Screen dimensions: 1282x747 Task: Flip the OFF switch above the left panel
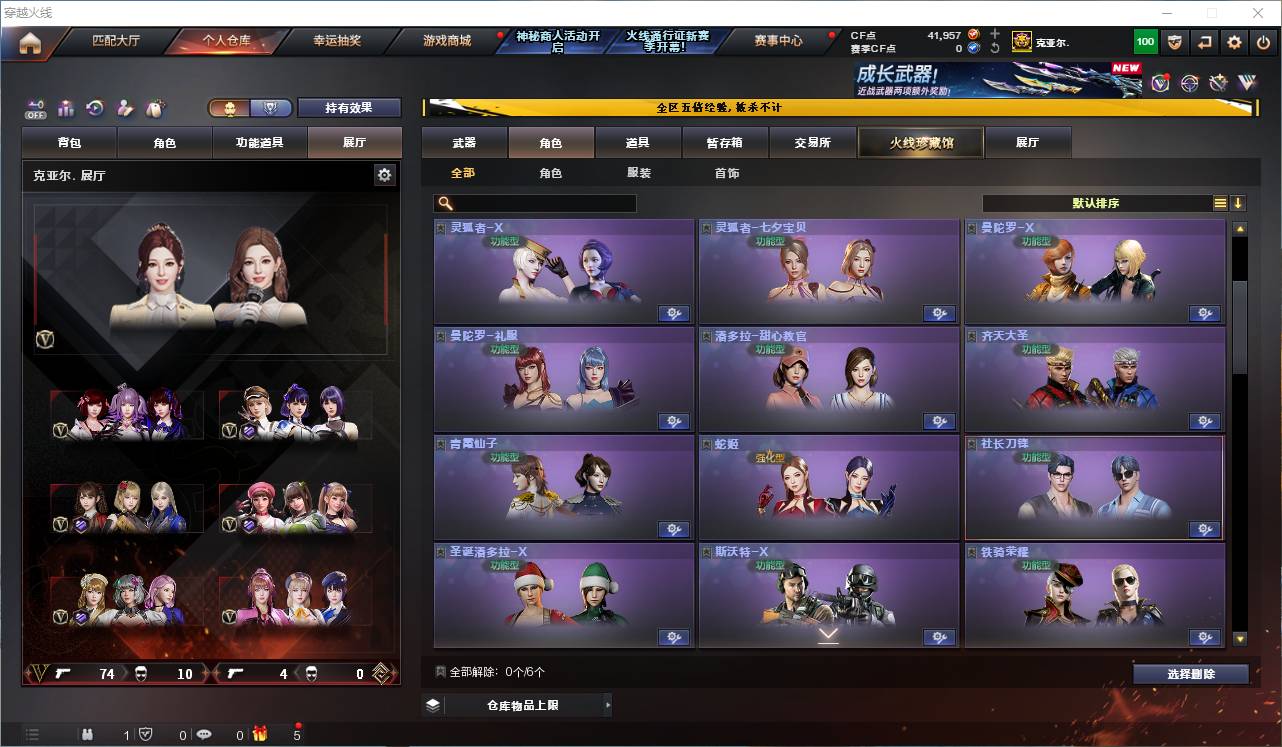34,108
